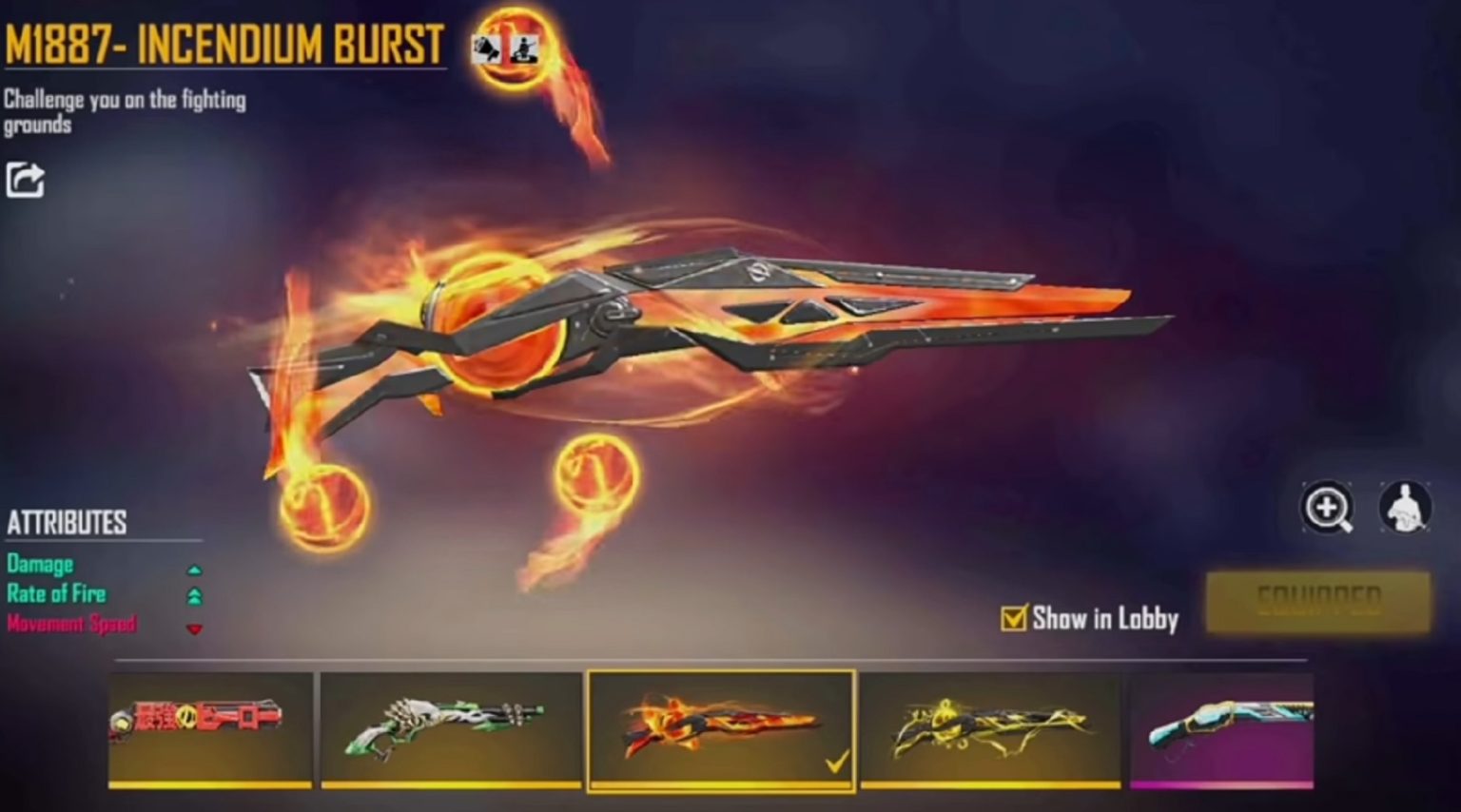Click the share icon below the description
Screen dimensions: 1461x812
pos(26,179)
